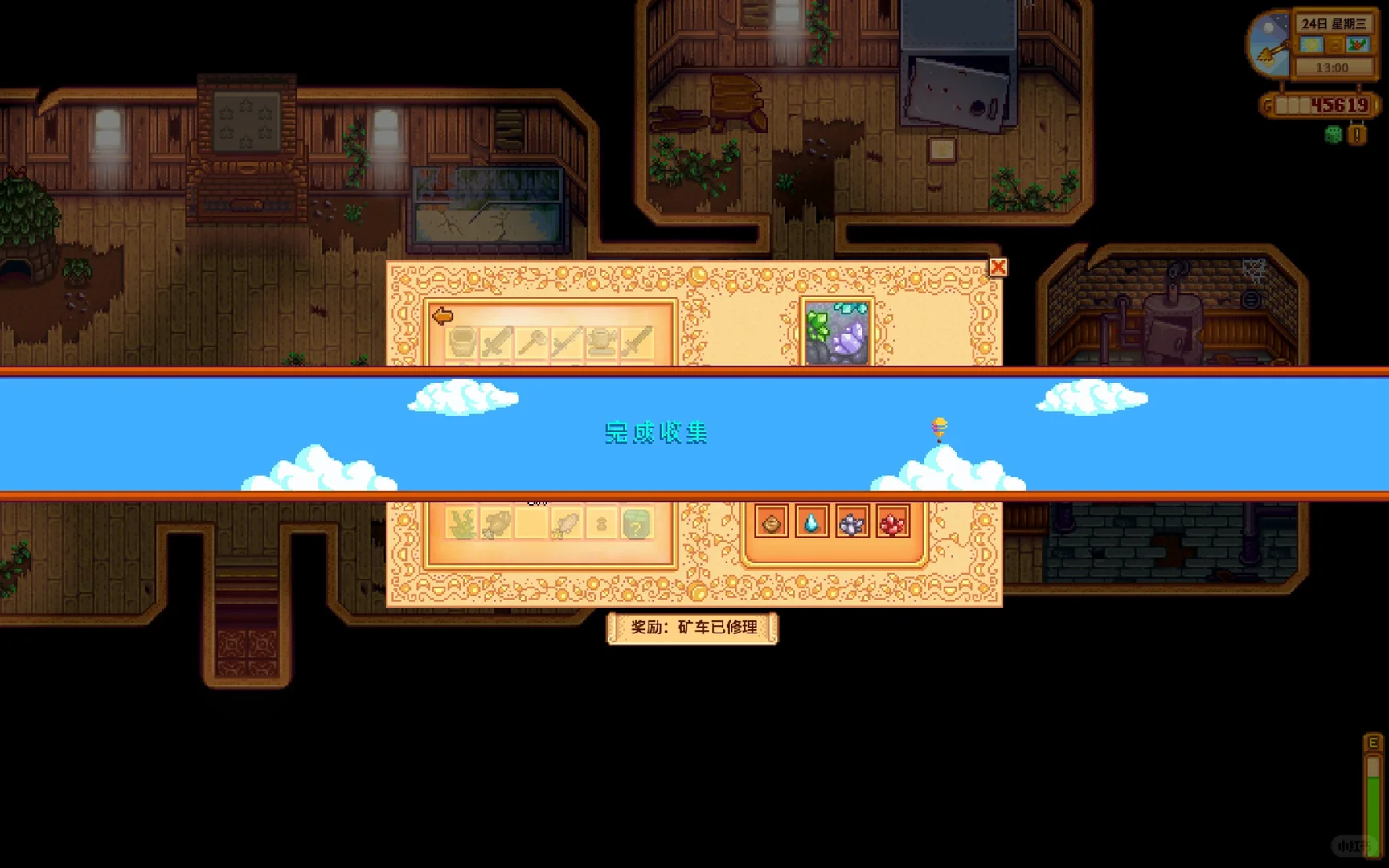This screenshot has height=868, width=1389.
Task: Close the bundle window with the X
Action: (x=998, y=268)
